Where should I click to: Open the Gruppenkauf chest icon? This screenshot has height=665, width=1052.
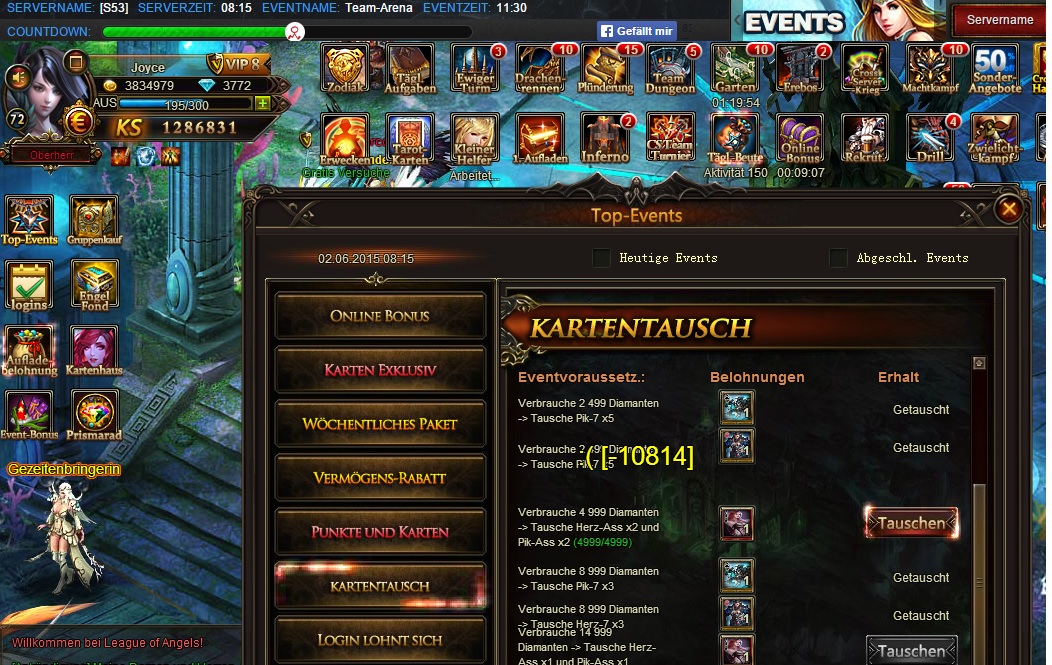click(x=93, y=220)
